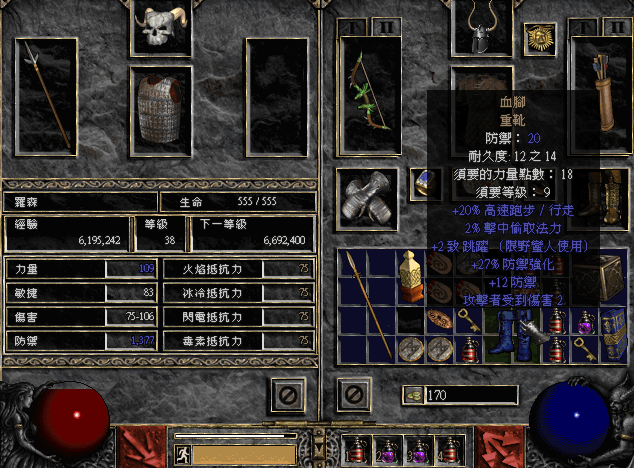Select the equipped helmet slot
The image size is (634, 468).
tap(482, 28)
